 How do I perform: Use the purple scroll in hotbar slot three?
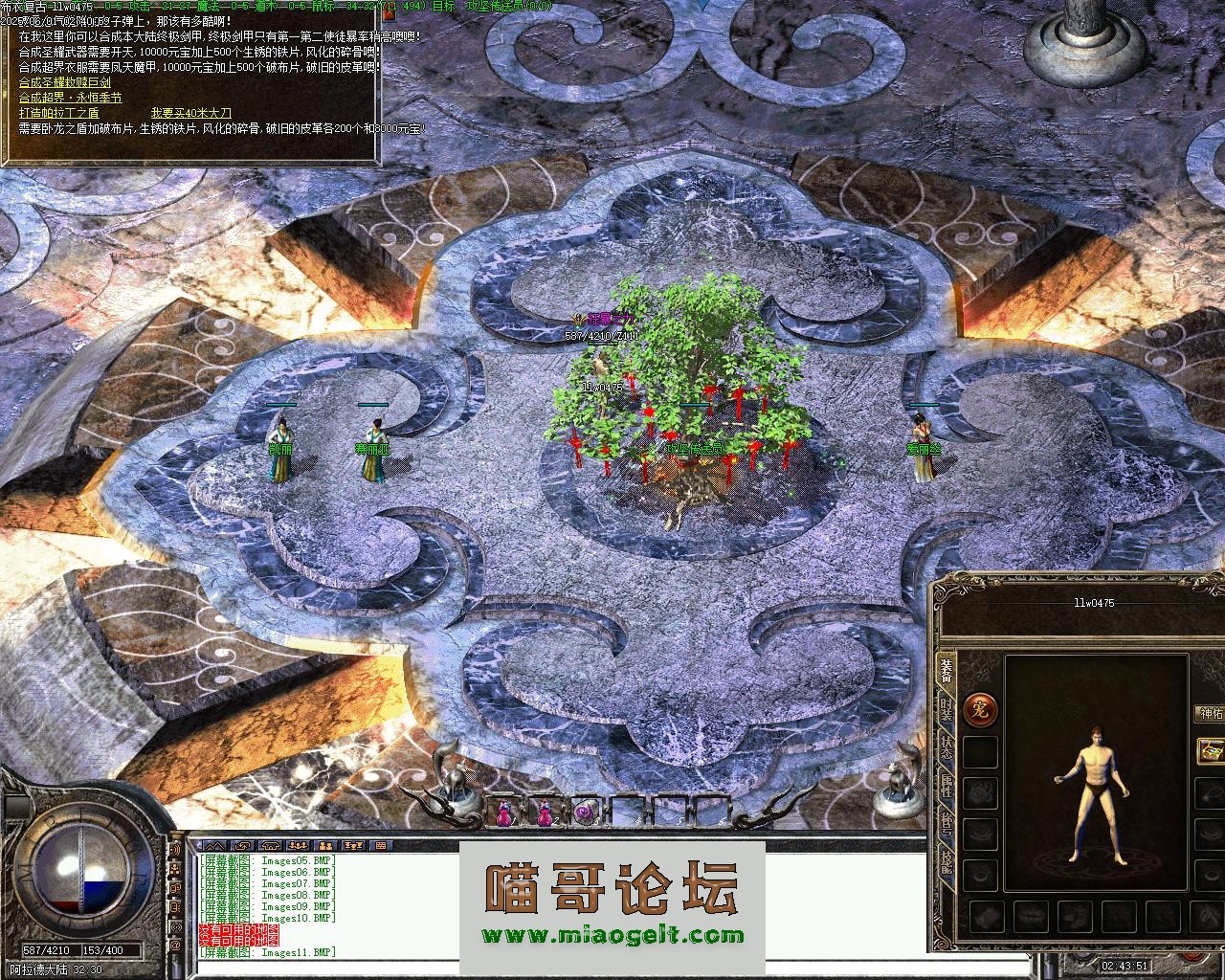pyautogui.click(x=585, y=813)
